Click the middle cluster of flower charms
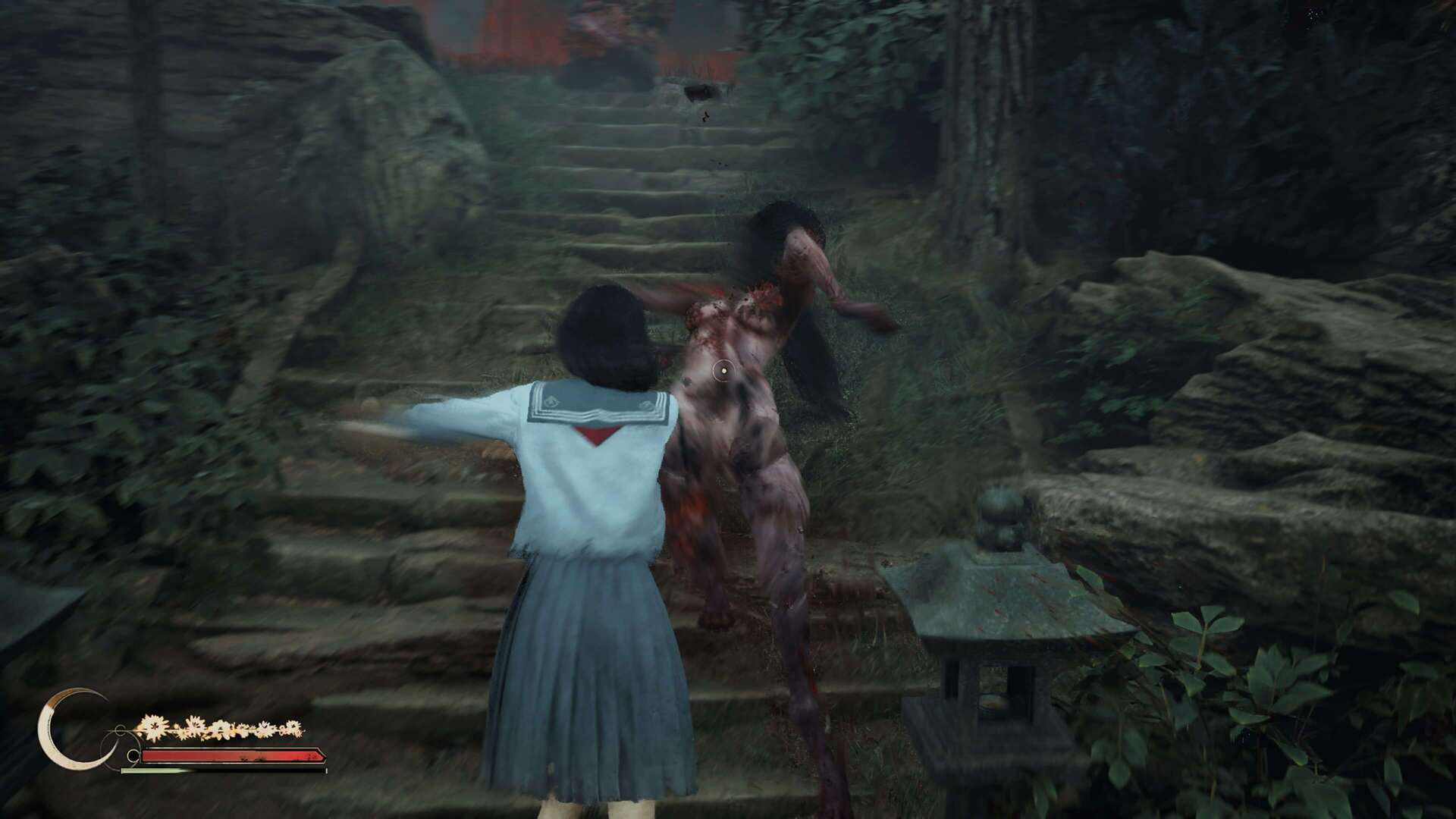1456x819 pixels. click(221, 730)
